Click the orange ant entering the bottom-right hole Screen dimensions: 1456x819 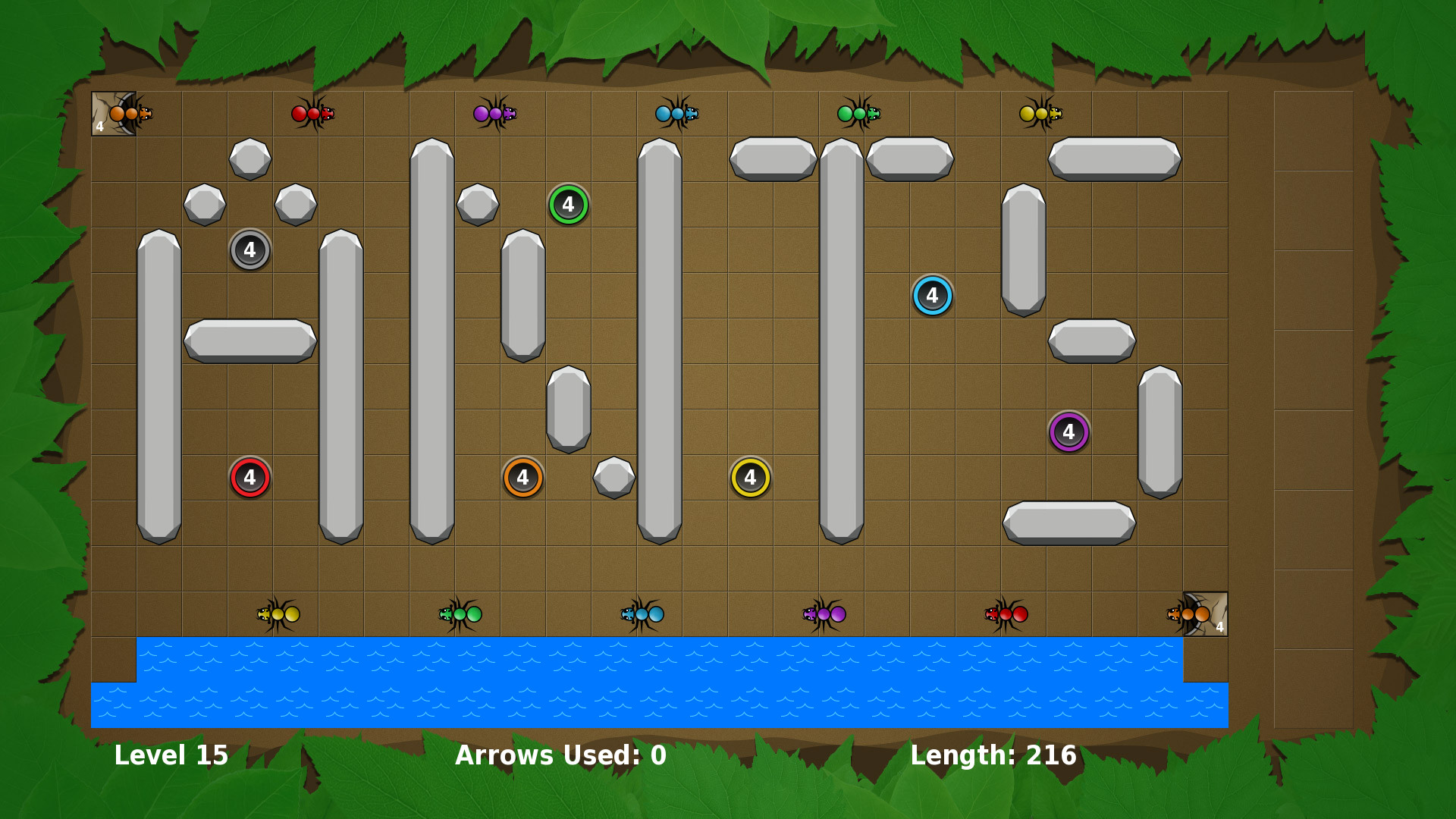[x=1183, y=614]
